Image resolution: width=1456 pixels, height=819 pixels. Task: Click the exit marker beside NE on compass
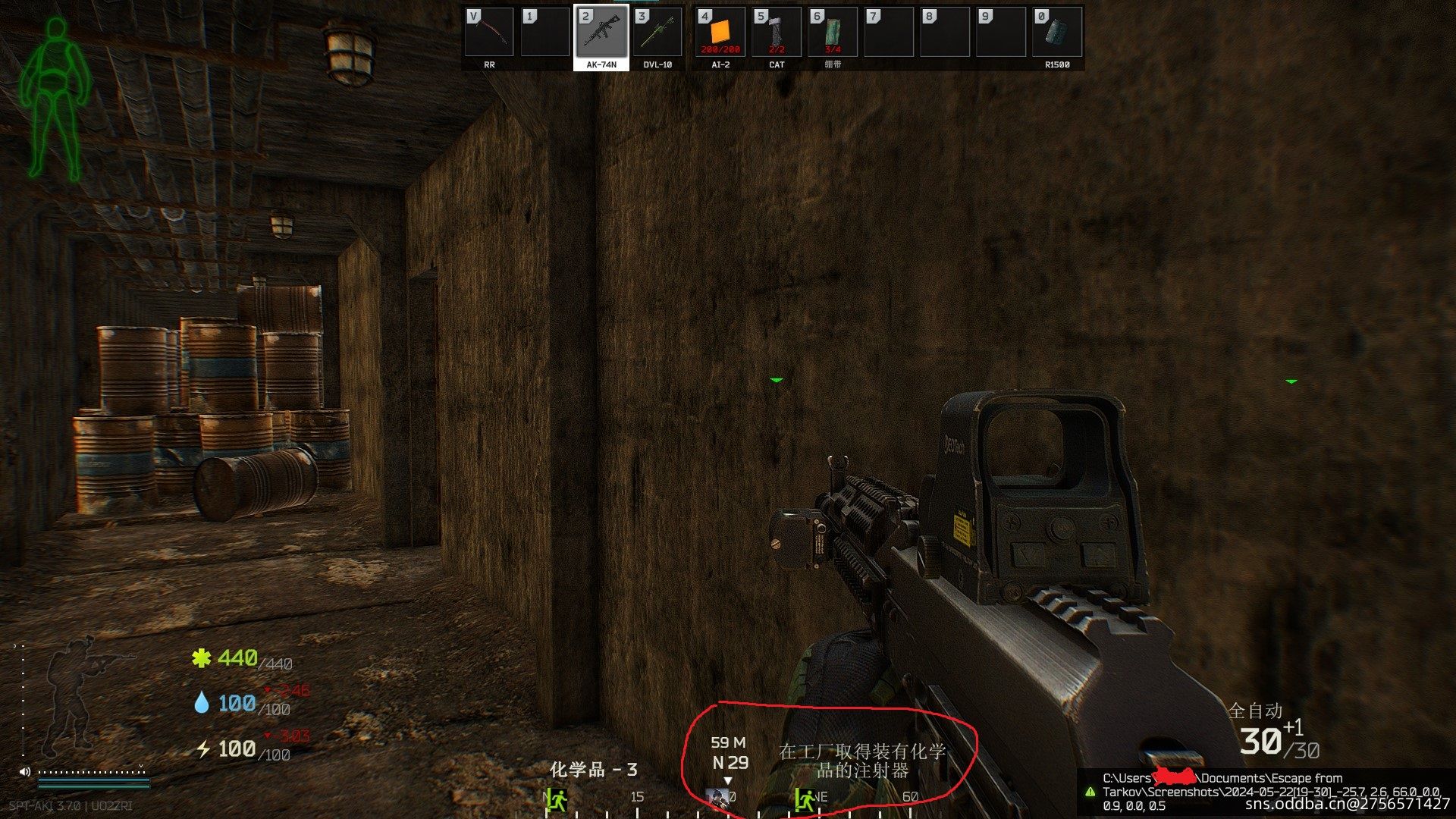coord(804,799)
